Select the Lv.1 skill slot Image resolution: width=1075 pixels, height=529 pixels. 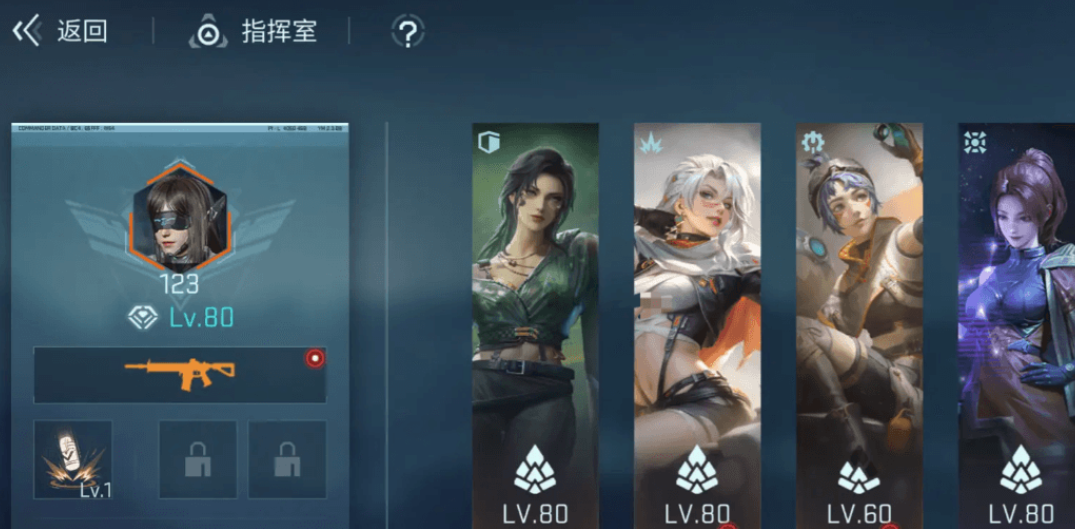73,459
